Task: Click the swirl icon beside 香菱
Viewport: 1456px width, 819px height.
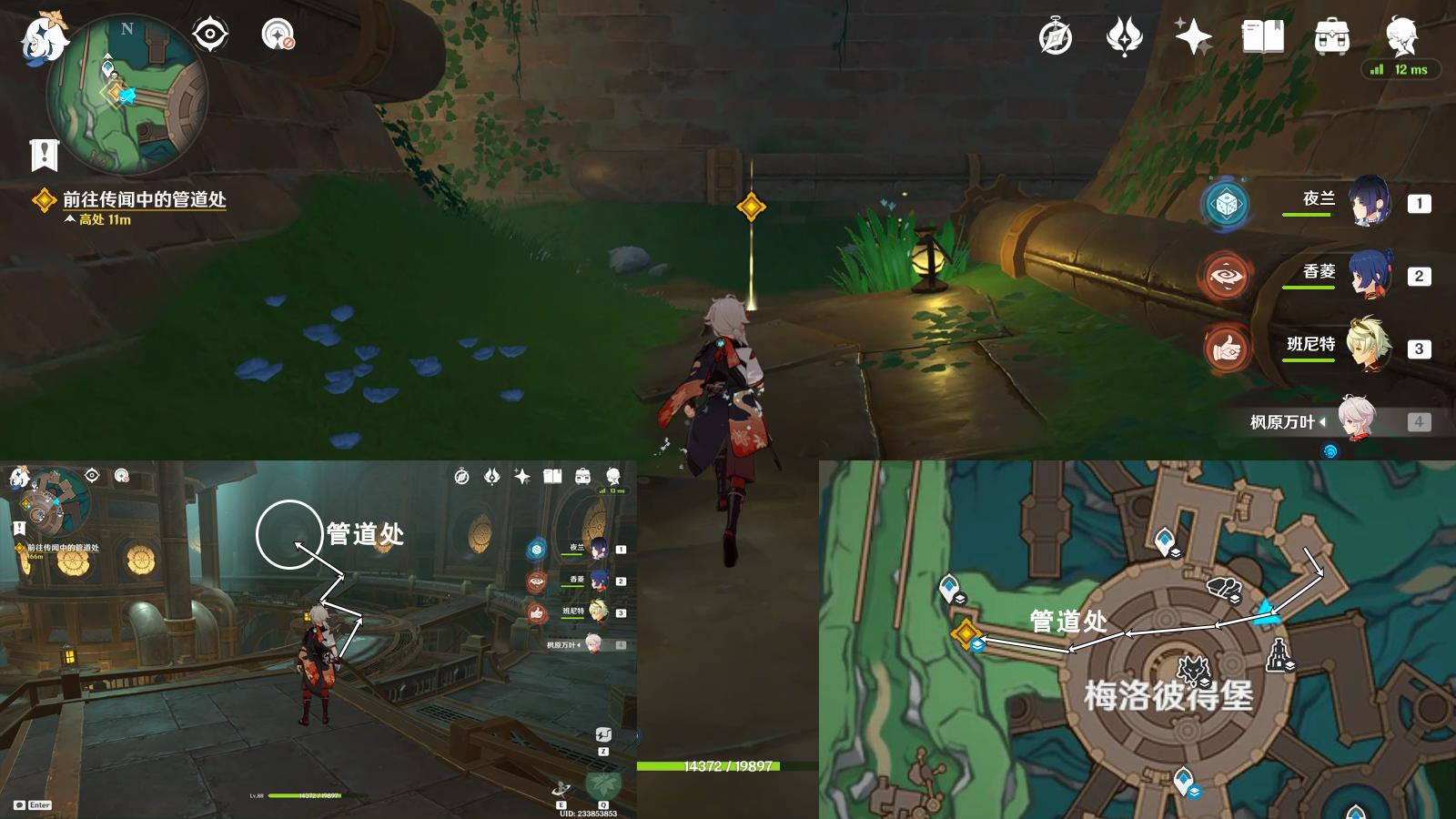Action: [x=1226, y=276]
